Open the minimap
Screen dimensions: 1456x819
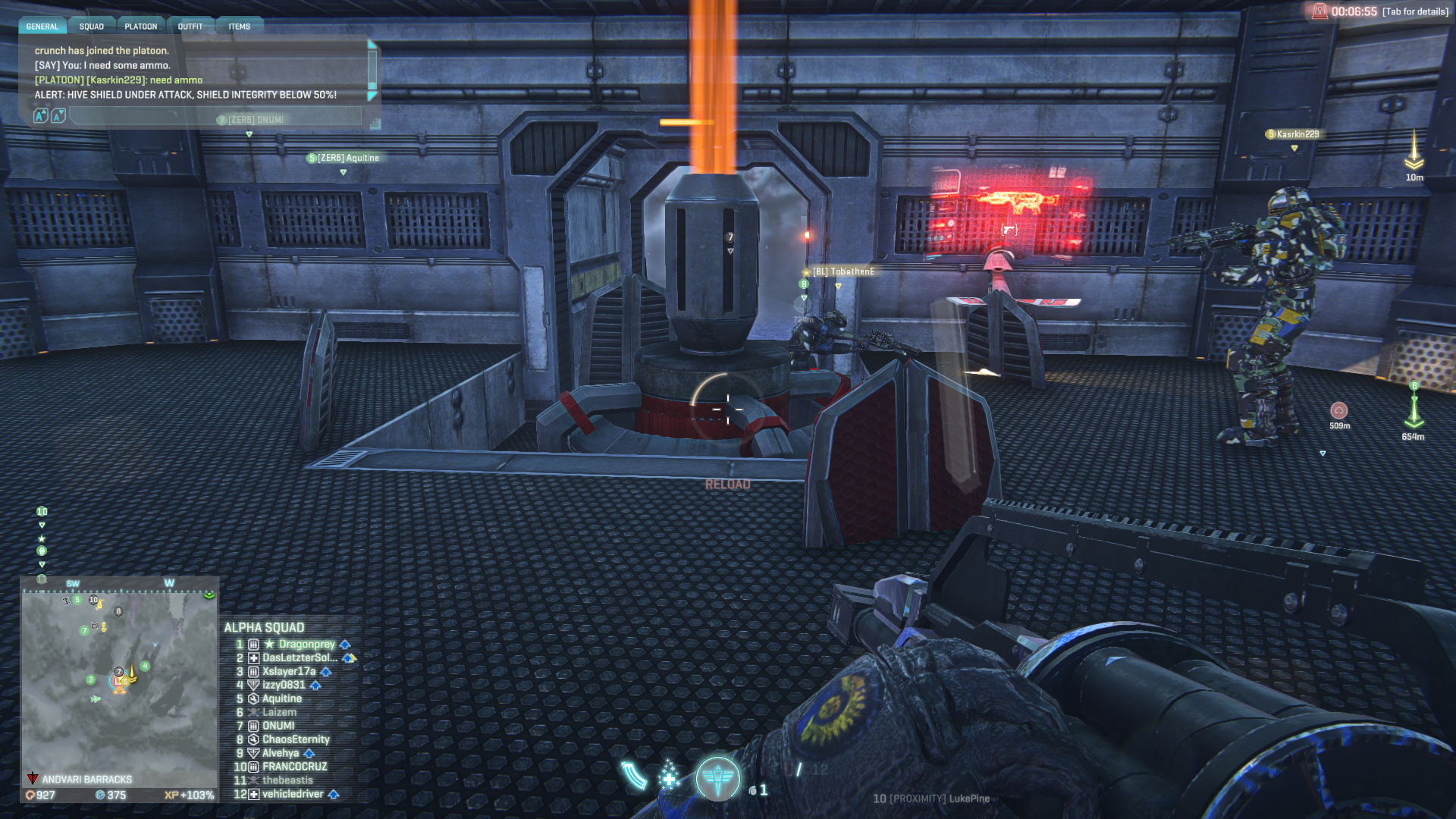click(118, 679)
